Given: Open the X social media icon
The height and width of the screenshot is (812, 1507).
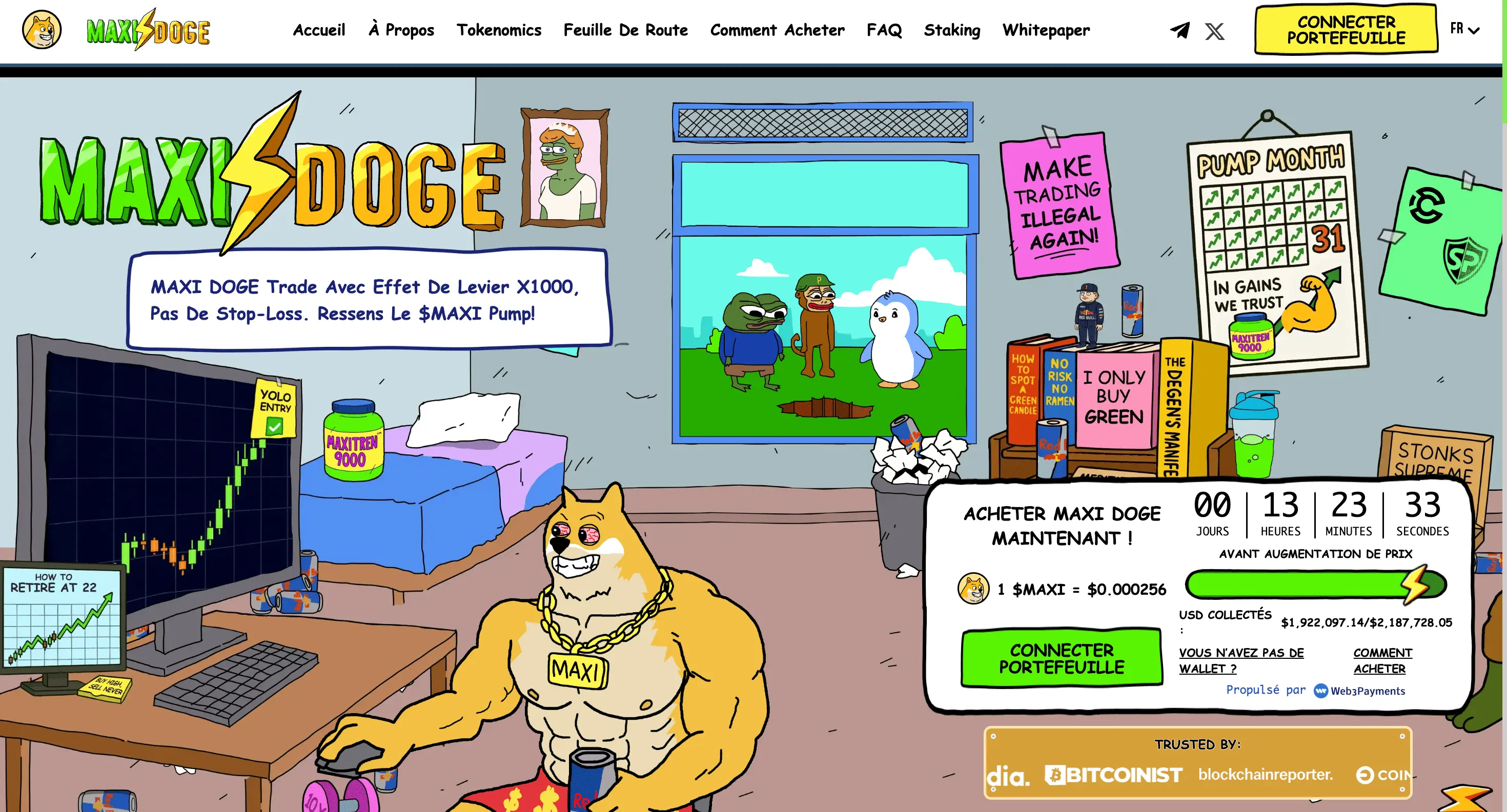Looking at the screenshot, I should pyautogui.click(x=1214, y=30).
